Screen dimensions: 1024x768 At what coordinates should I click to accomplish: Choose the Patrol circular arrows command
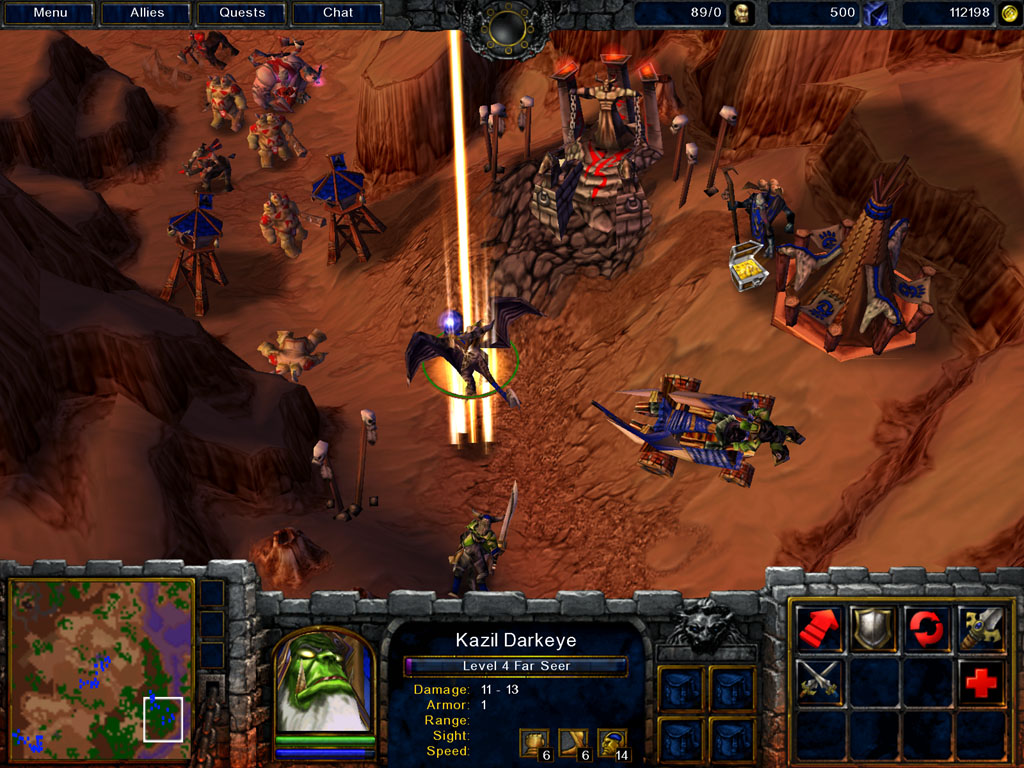[x=927, y=627]
